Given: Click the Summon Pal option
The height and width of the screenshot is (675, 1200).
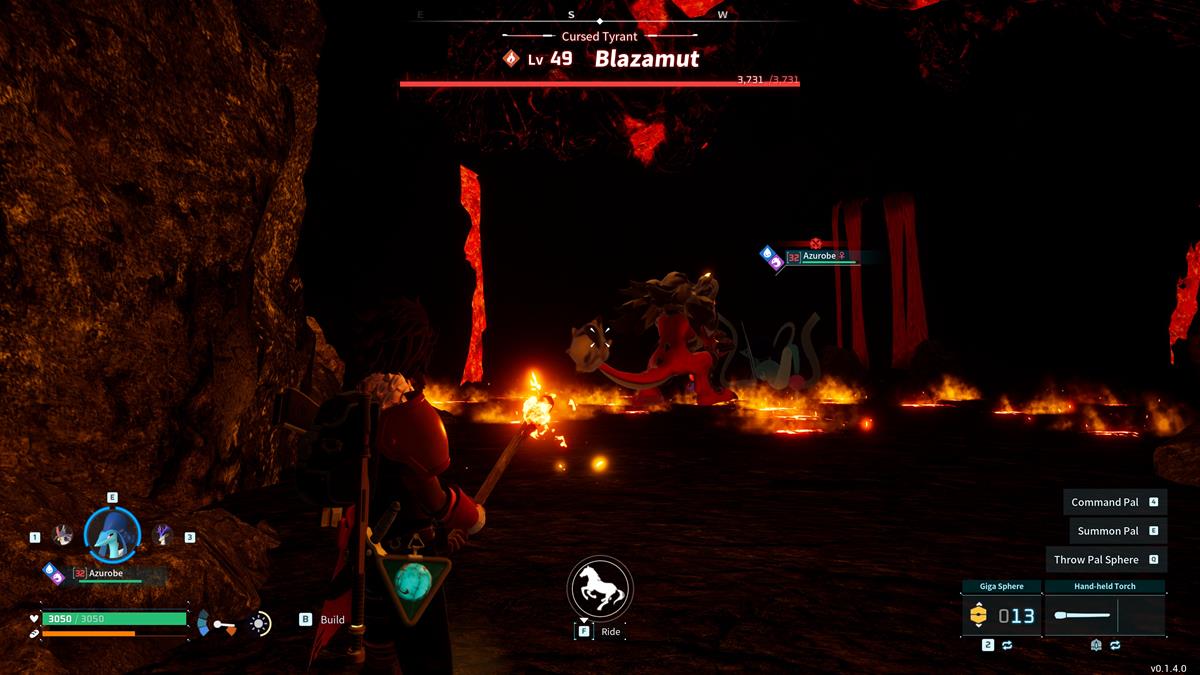Looking at the screenshot, I should click(x=1108, y=531).
